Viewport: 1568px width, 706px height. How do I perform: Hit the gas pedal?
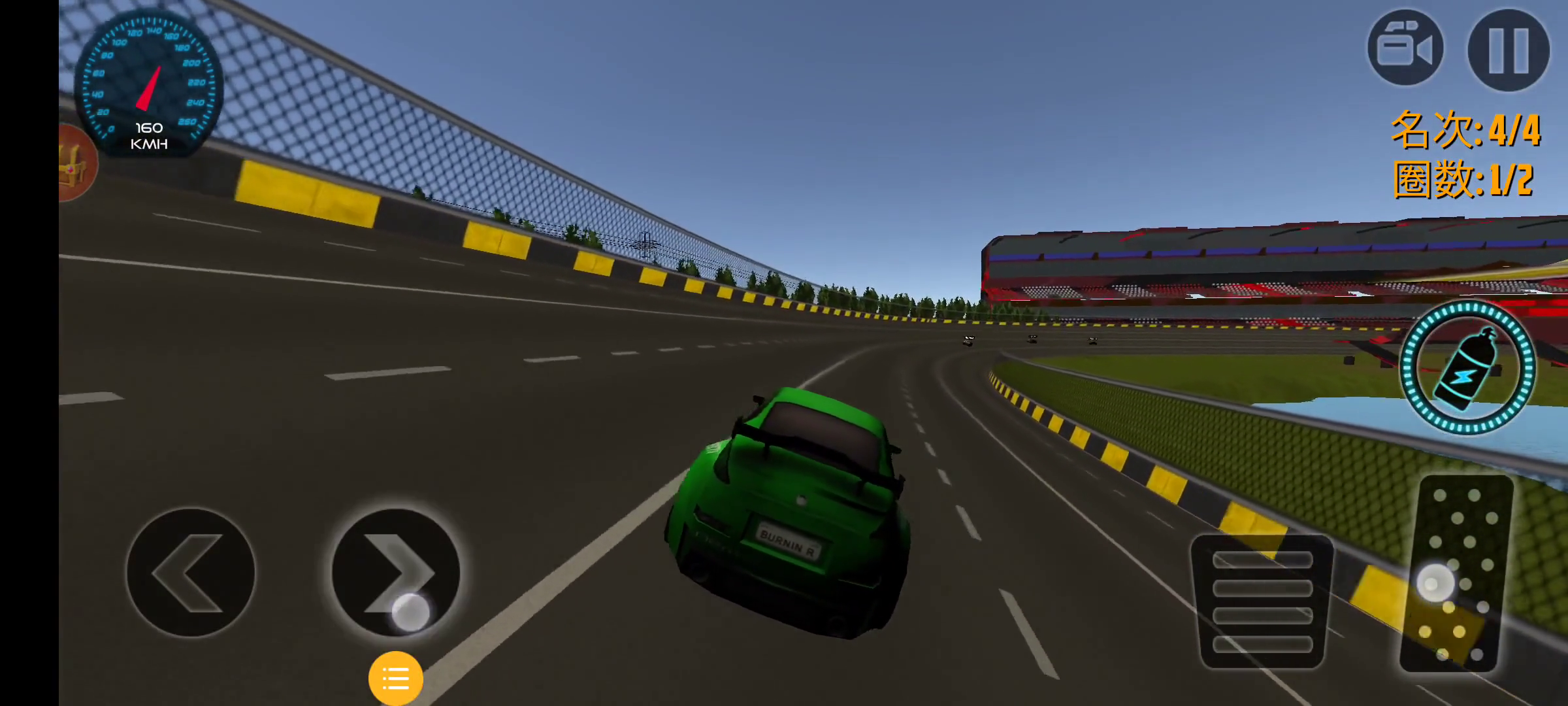[1456, 574]
